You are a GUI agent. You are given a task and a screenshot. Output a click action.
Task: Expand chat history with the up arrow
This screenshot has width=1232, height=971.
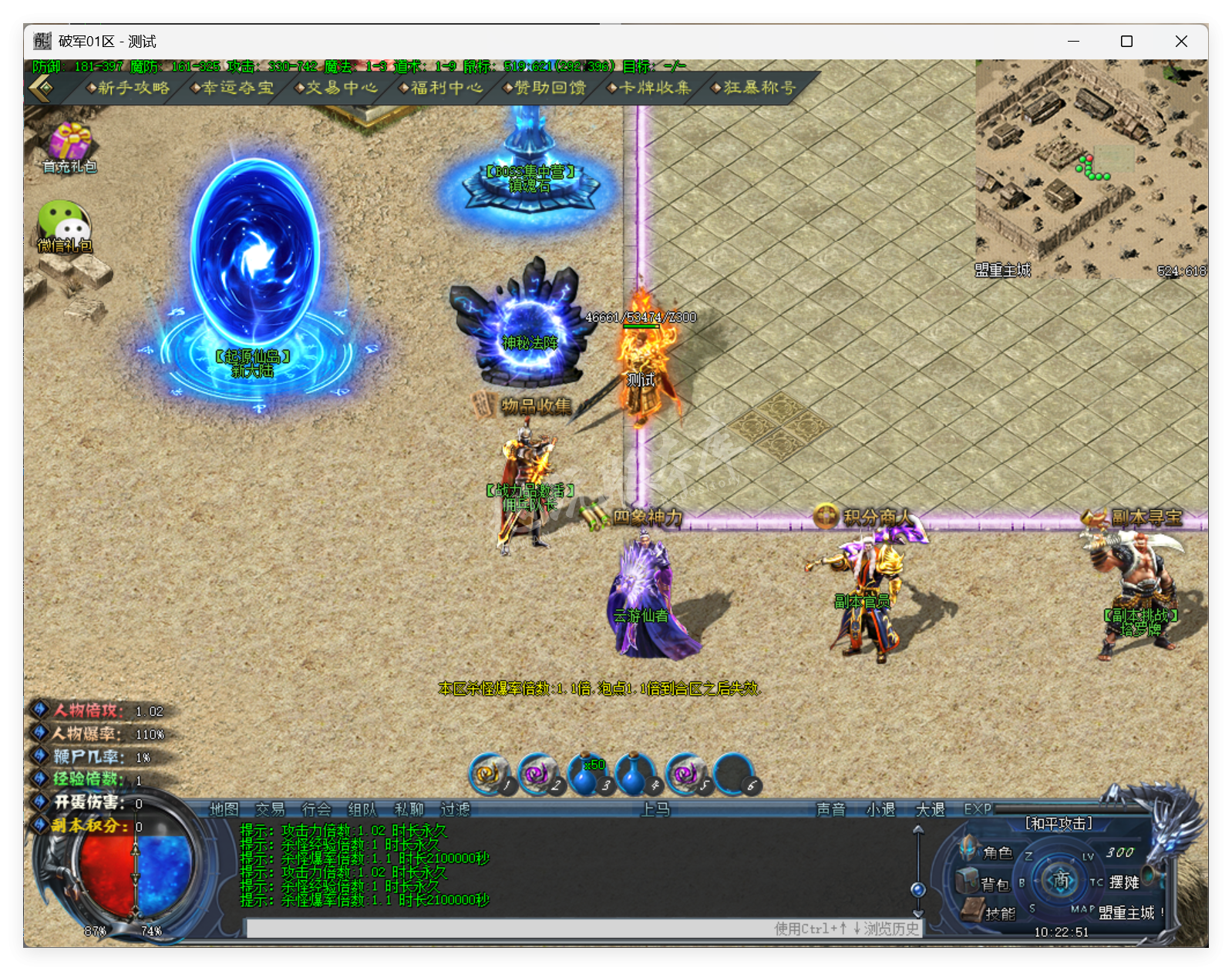[917, 831]
